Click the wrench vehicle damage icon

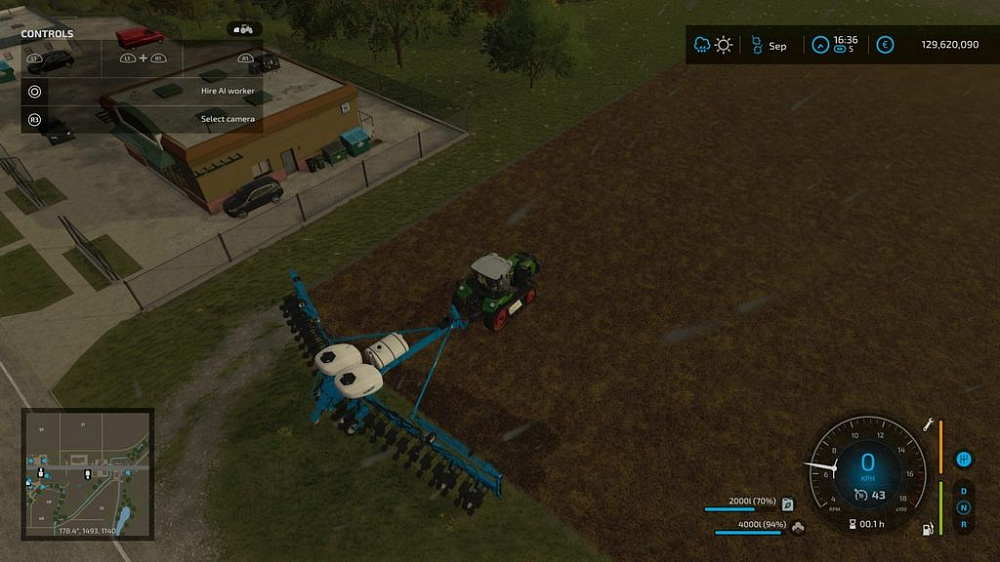click(927, 426)
